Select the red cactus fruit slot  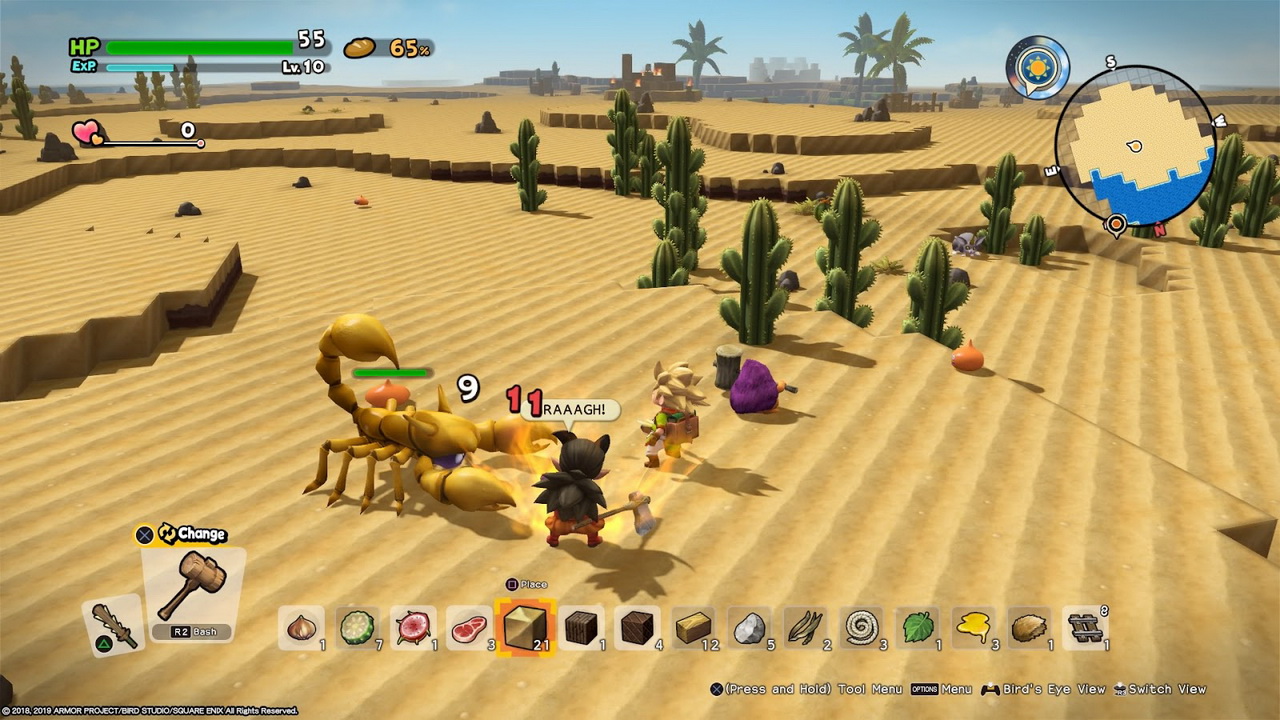click(x=413, y=628)
